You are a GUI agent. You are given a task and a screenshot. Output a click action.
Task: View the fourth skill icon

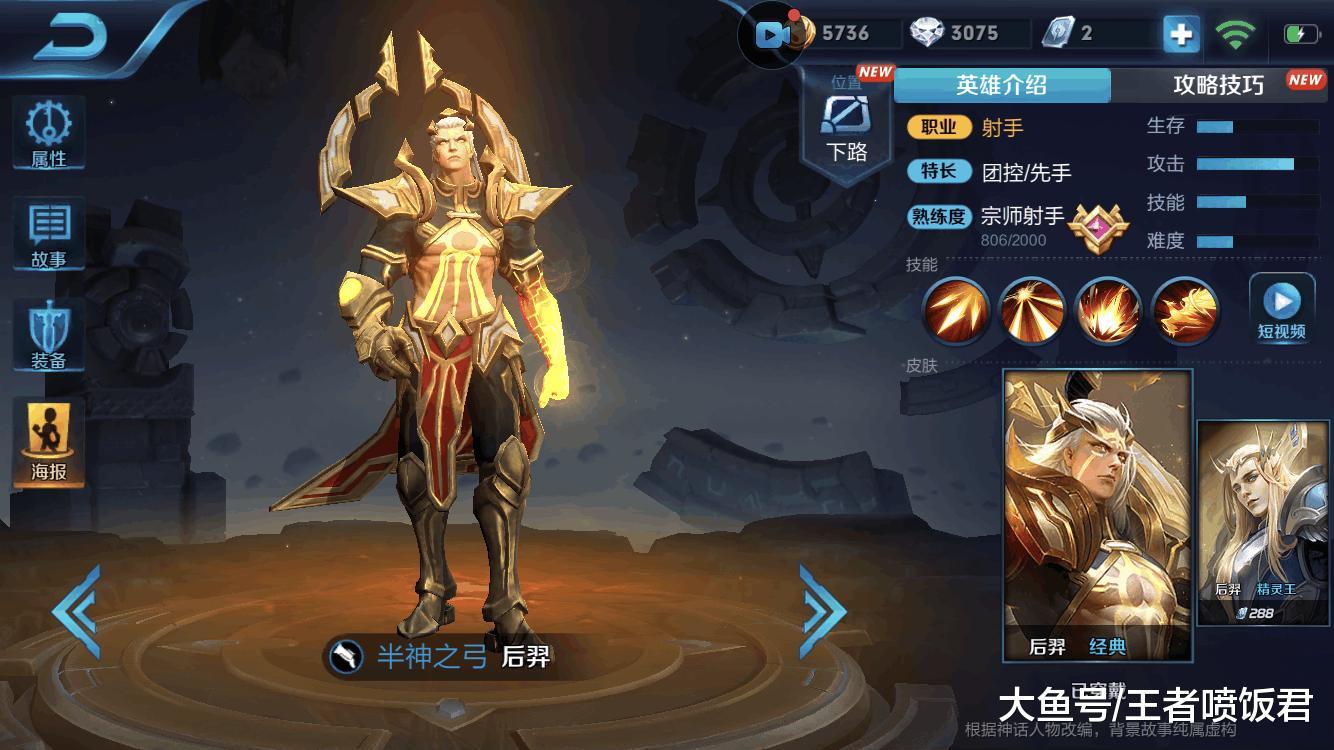[1185, 311]
